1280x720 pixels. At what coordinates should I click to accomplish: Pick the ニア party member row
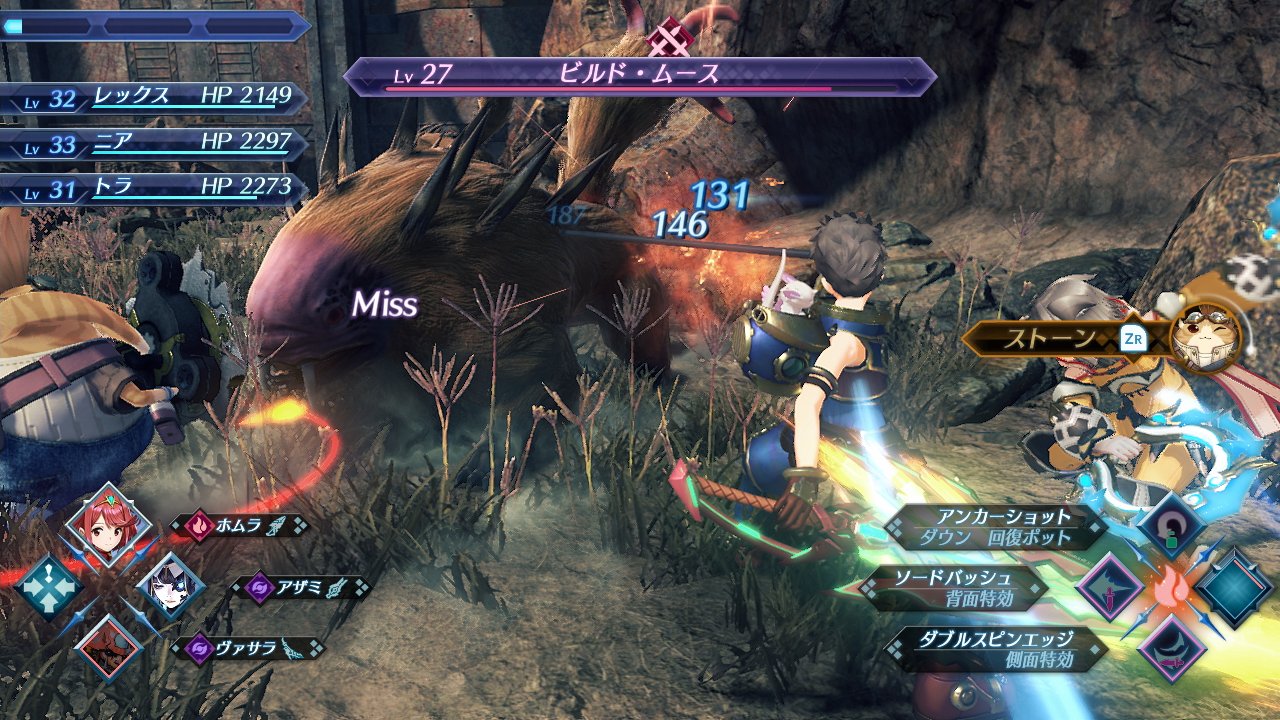tap(155, 143)
